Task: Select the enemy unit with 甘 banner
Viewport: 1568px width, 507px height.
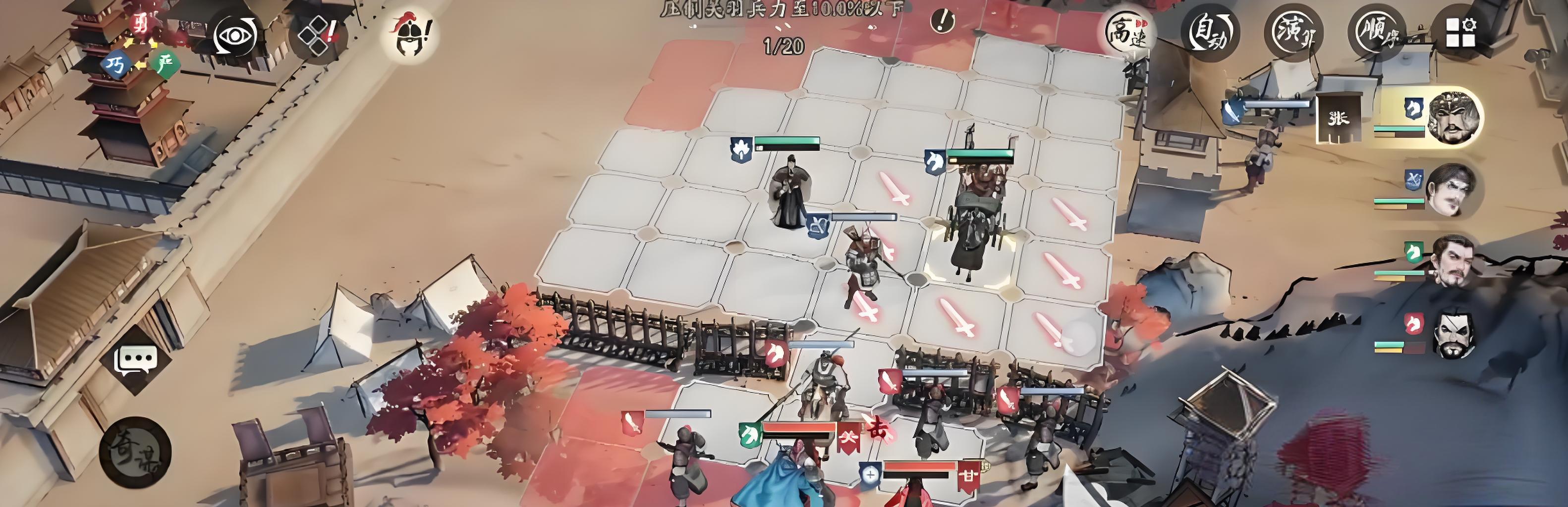Action: [x=925, y=486]
